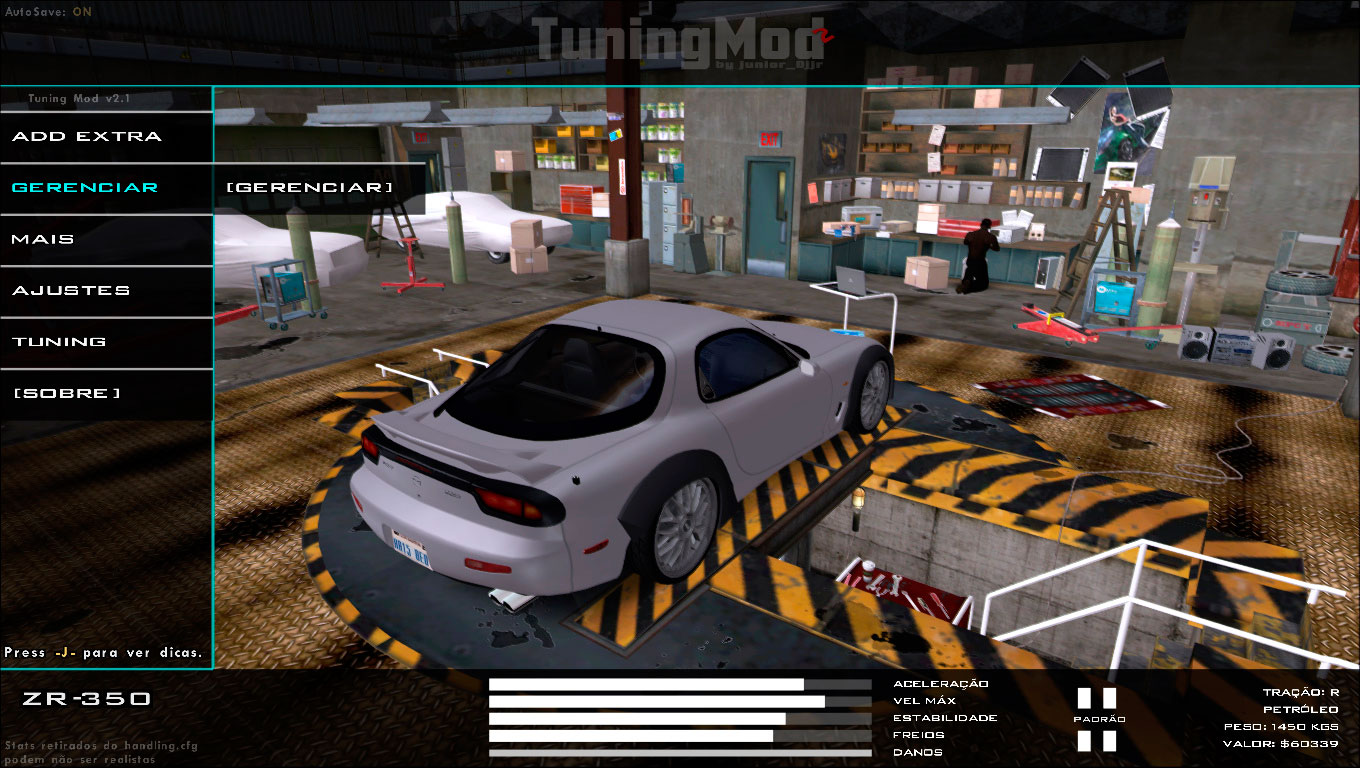1360x768 pixels.
Task: Click the [GERENCIAR] section header
Action: (x=310, y=185)
